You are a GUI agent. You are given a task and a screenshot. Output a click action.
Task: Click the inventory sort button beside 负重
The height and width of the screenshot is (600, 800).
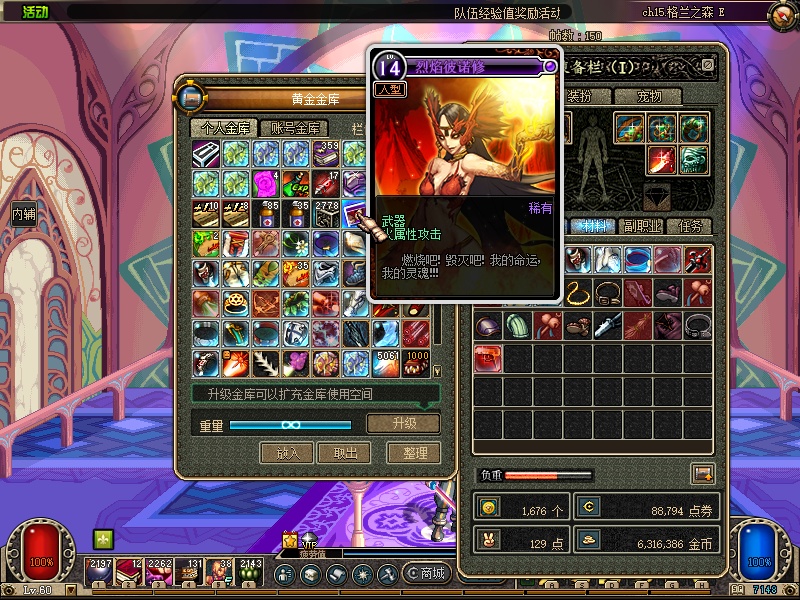(x=702, y=474)
